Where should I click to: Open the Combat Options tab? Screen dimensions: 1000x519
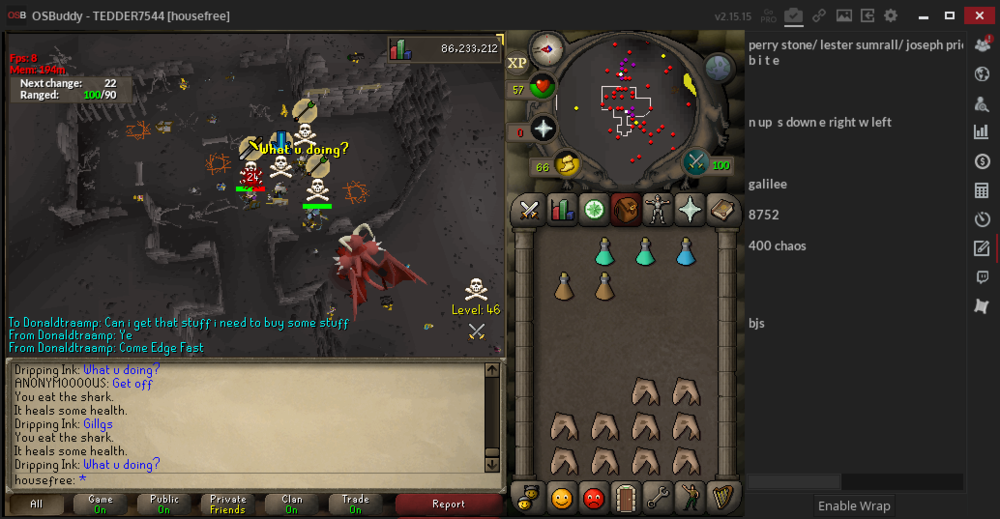529,210
